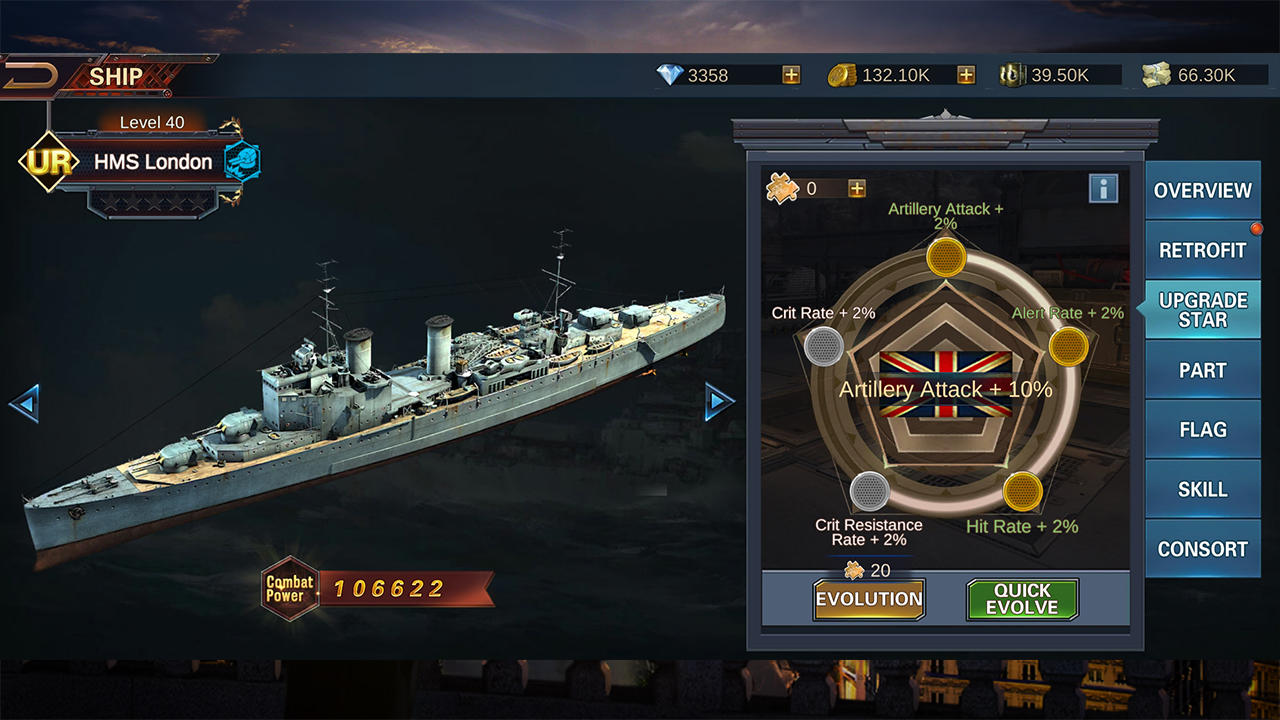This screenshot has width=1280, height=720.
Task: Open the star upgrade info button
Action: 1103,188
